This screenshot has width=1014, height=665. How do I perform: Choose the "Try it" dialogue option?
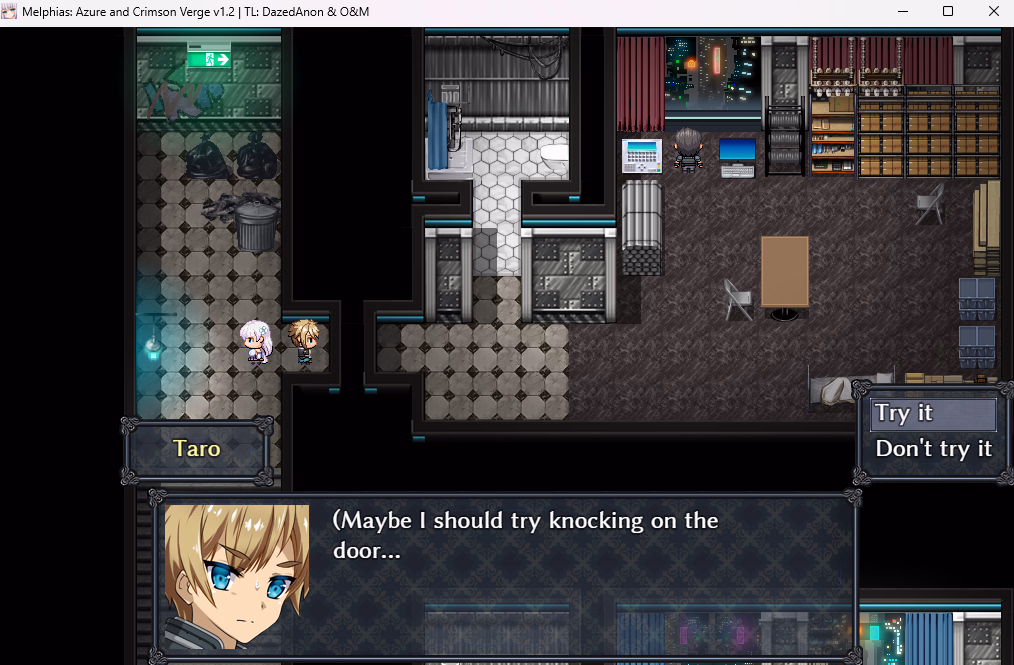click(933, 414)
